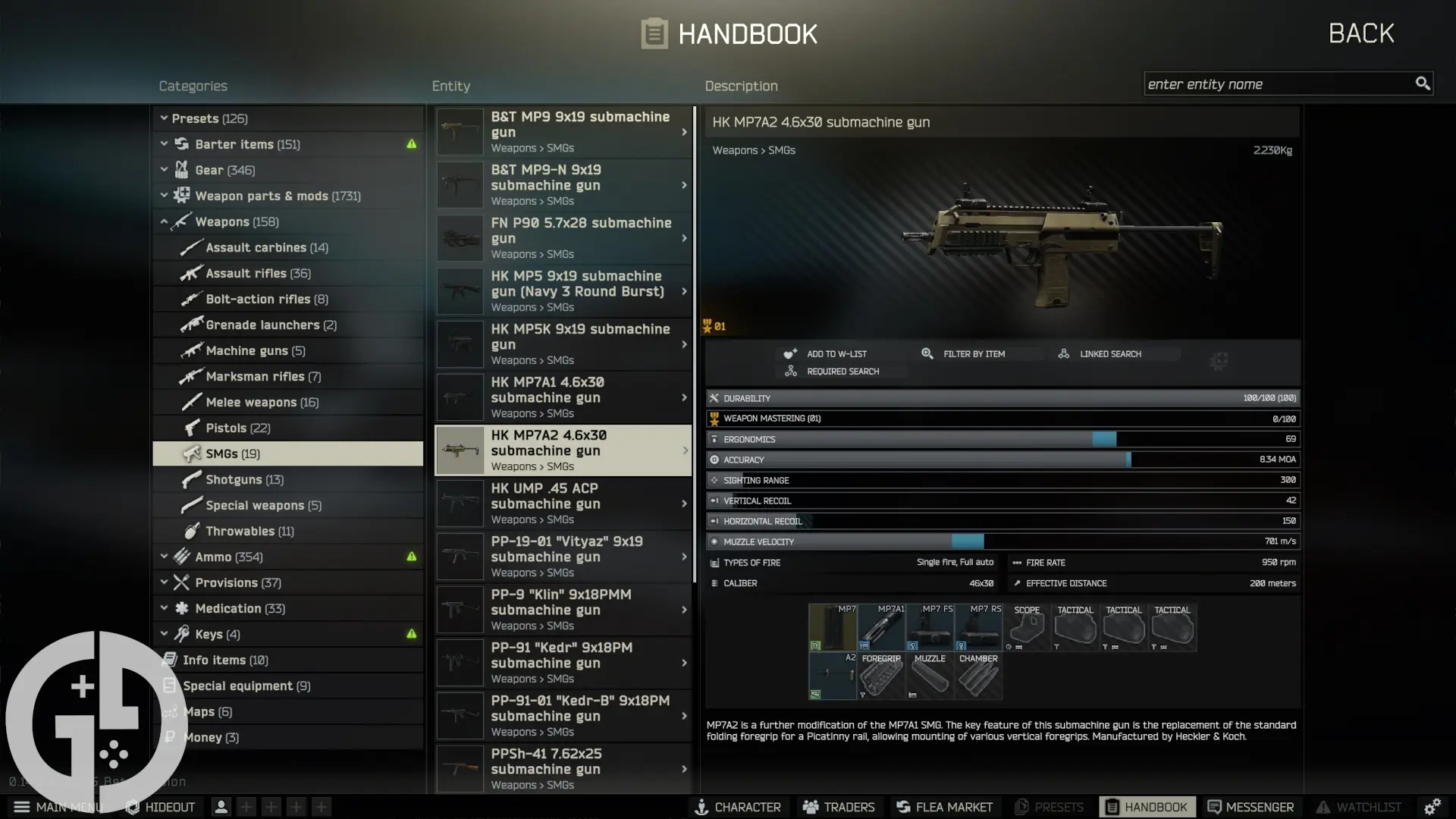The height and width of the screenshot is (819, 1456).
Task: Click the Traders icon in bottom bar
Action: click(x=809, y=807)
